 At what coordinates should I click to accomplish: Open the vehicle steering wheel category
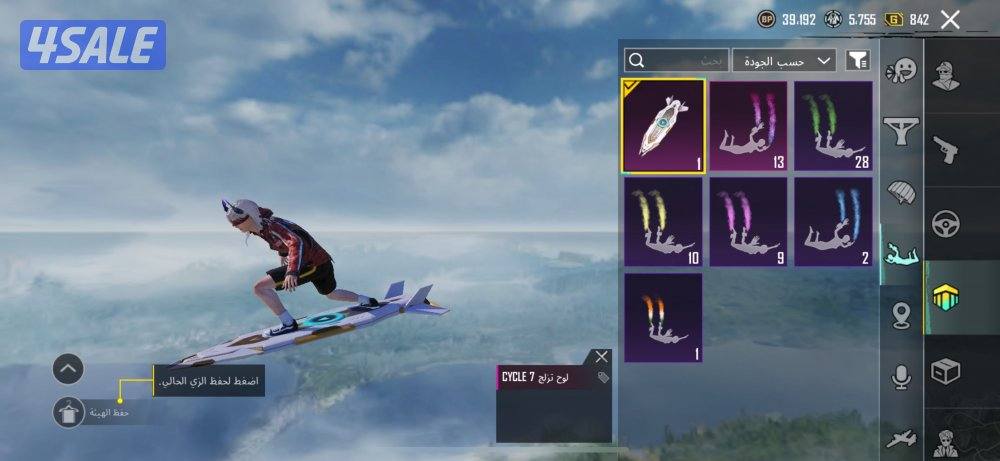click(946, 224)
